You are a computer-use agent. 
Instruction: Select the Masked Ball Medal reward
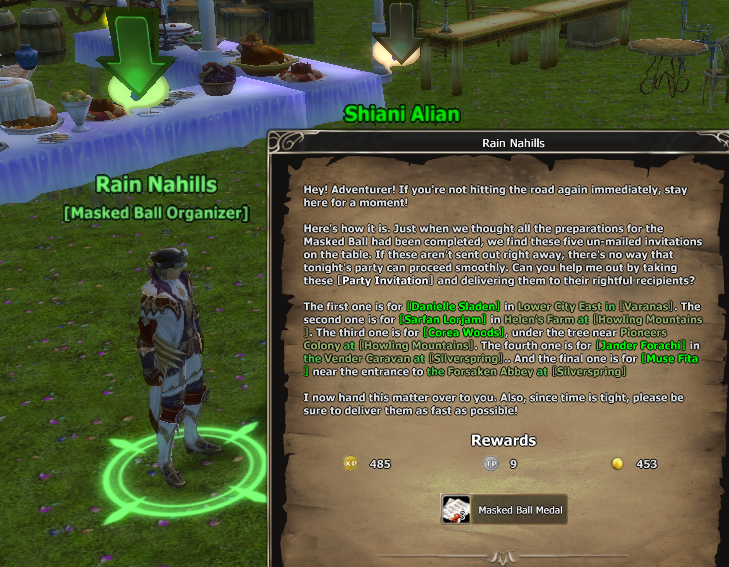coord(504,510)
